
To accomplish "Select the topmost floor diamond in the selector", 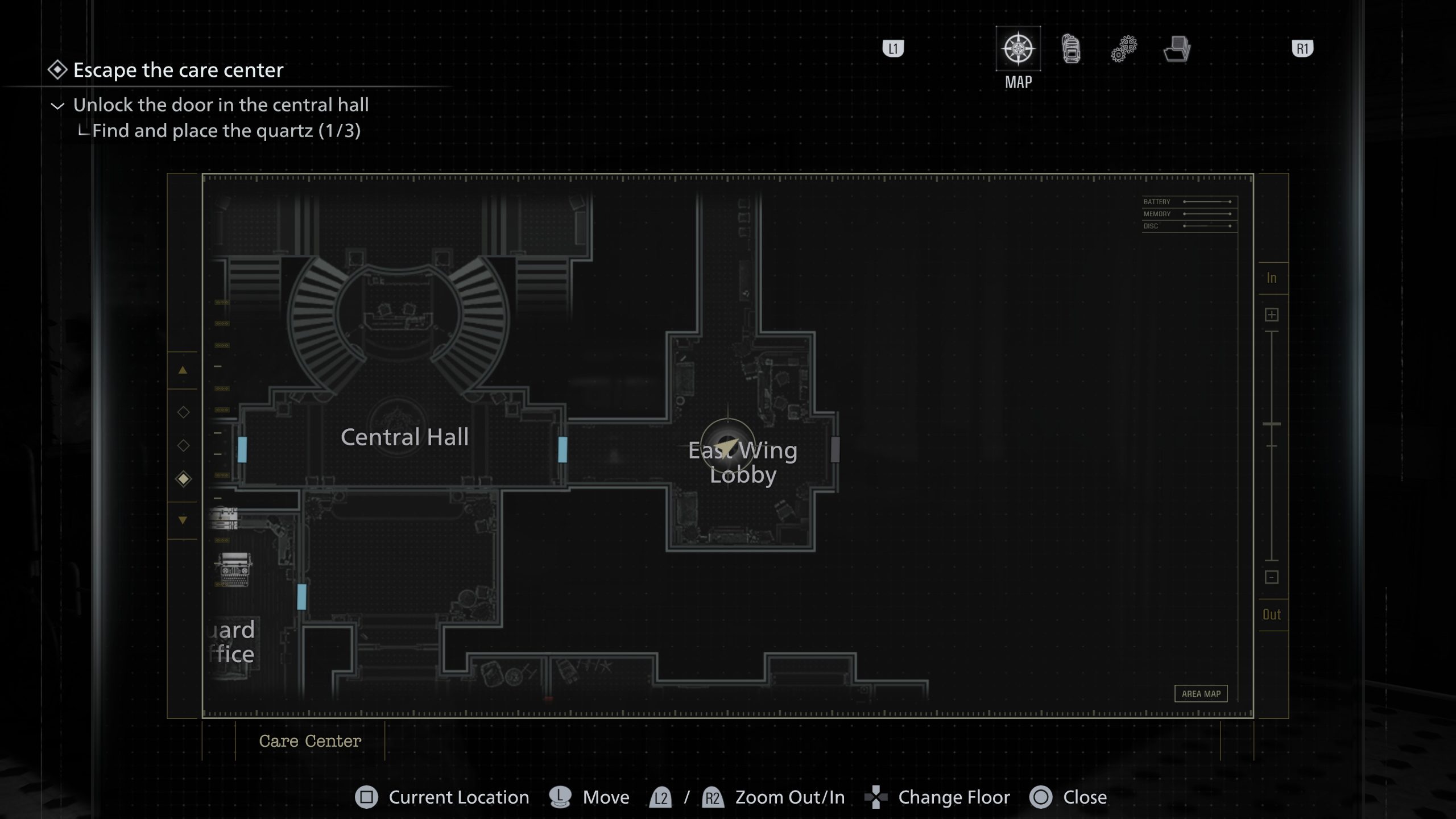I will pyautogui.click(x=183, y=412).
